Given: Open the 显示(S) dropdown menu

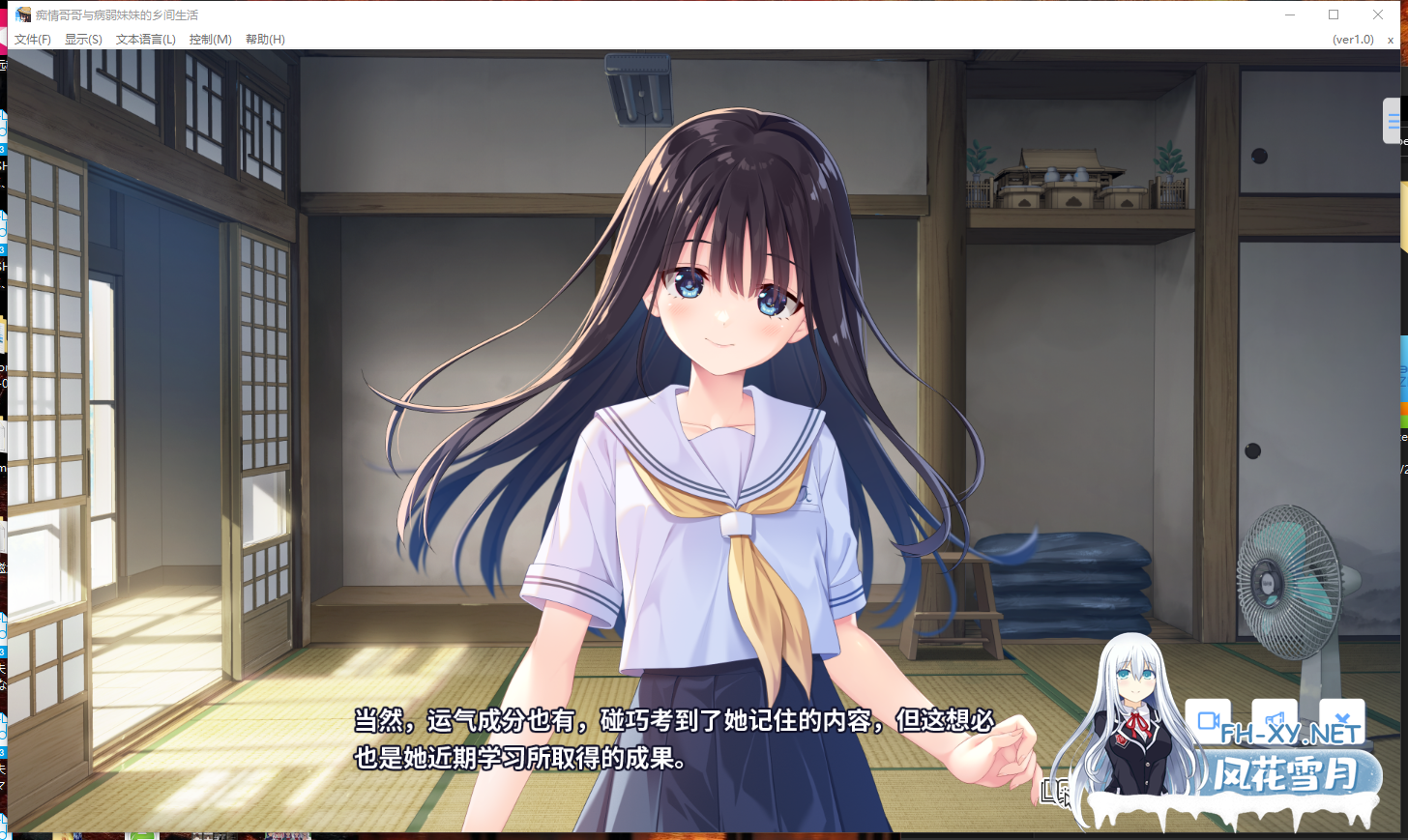Looking at the screenshot, I should [82, 40].
